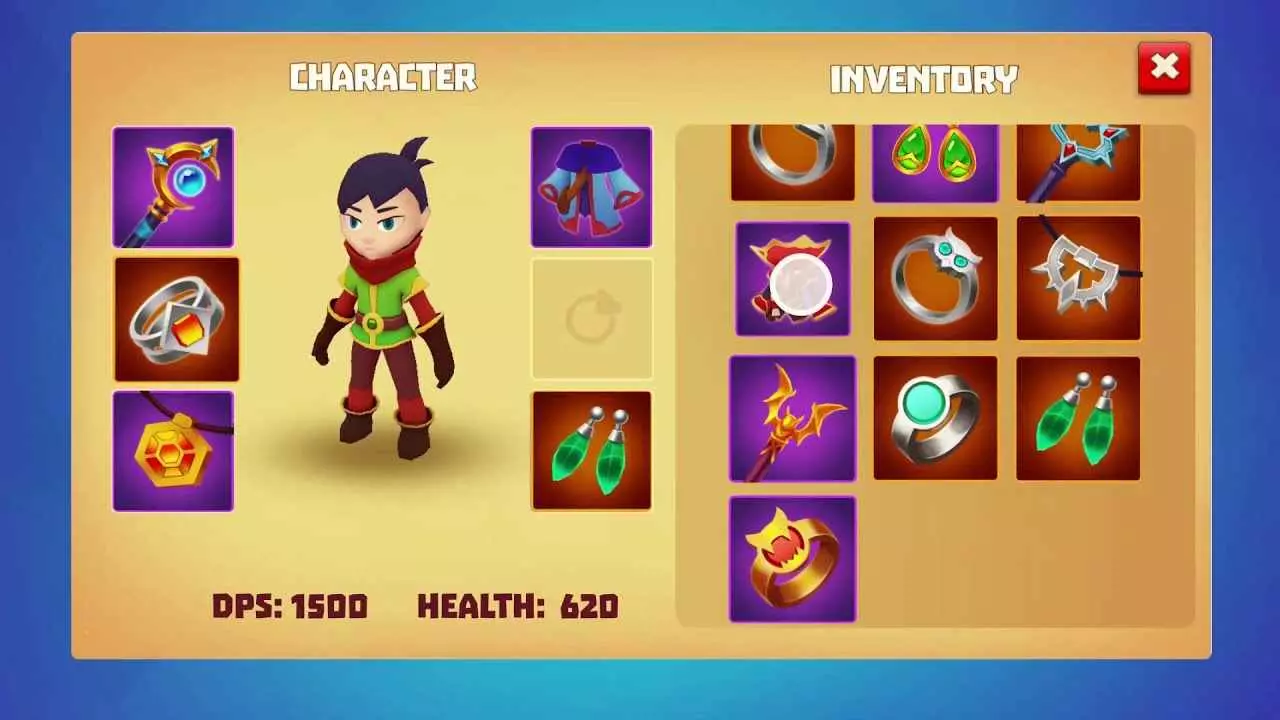Select the equipped blue cape item
Viewport: 1280px width, 720px height.
point(591,186)
